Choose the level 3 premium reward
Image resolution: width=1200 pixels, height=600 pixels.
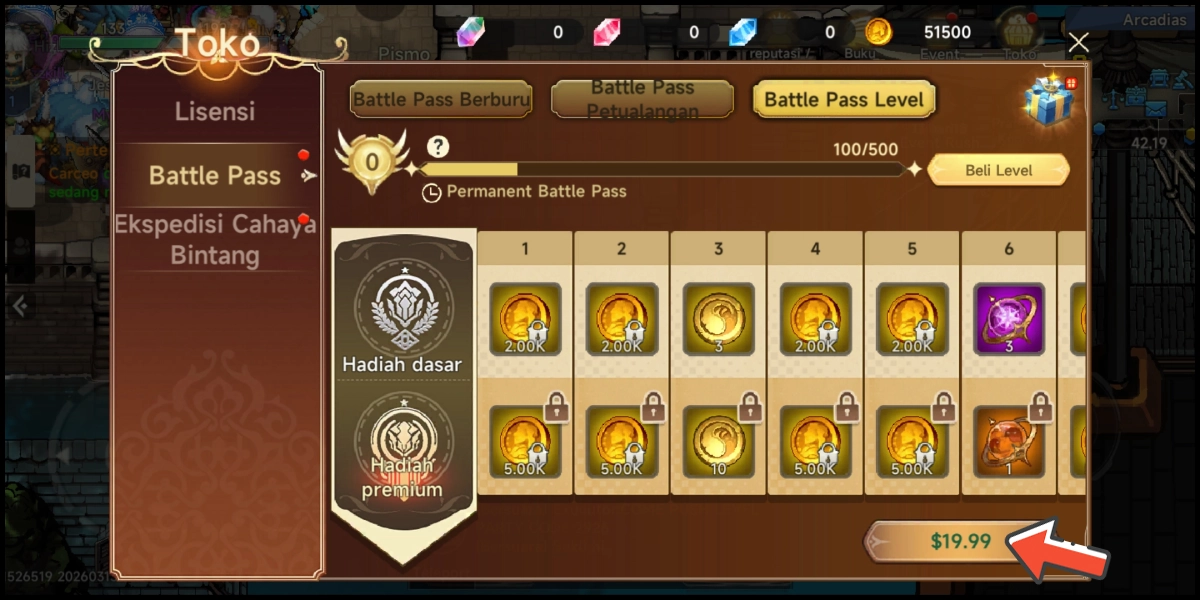pos(717,441)
